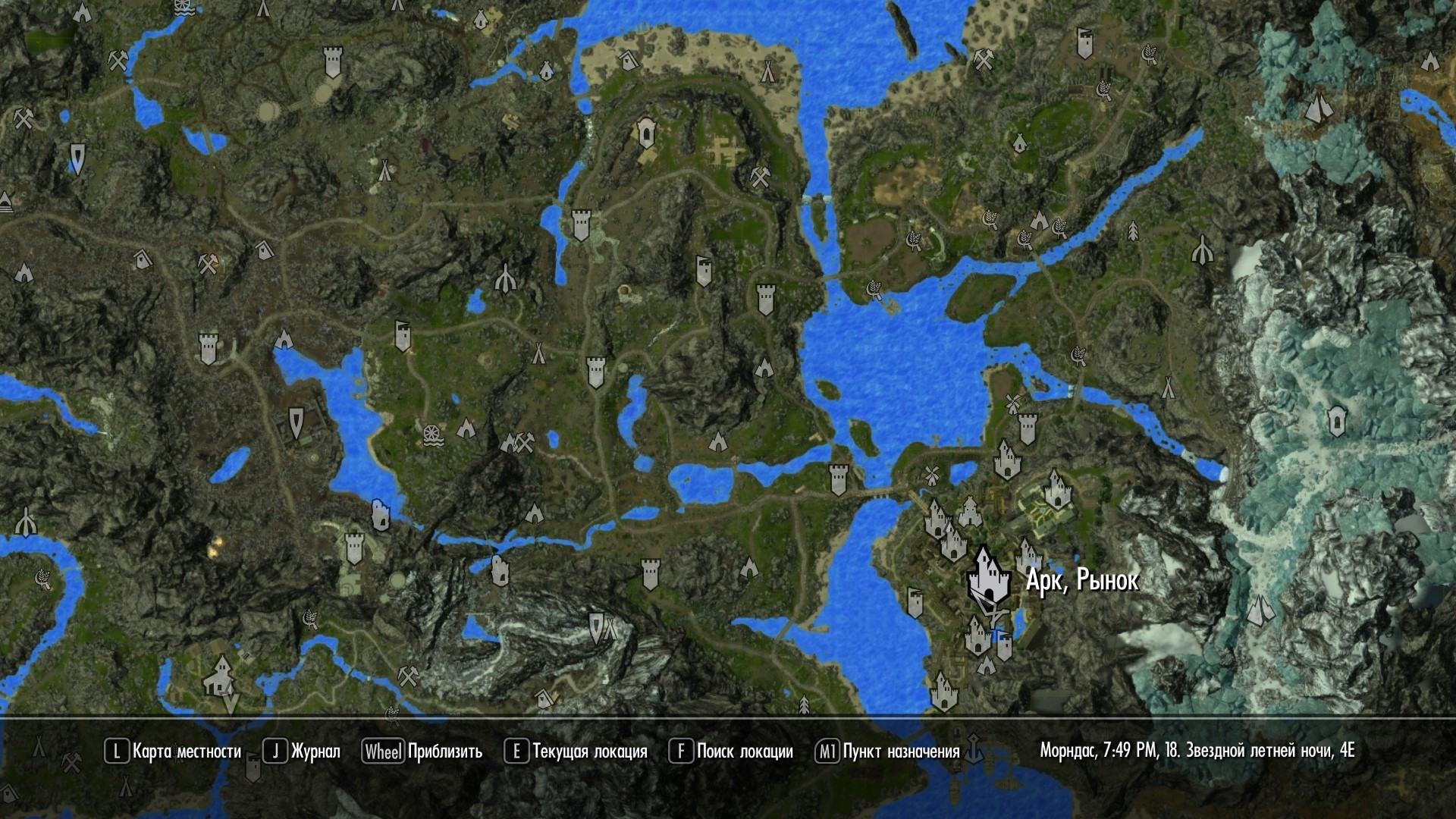Viewport: 1456px width, 819px height.
Task: Open Поиск локации location search
Action: click(x=731, y=752)
